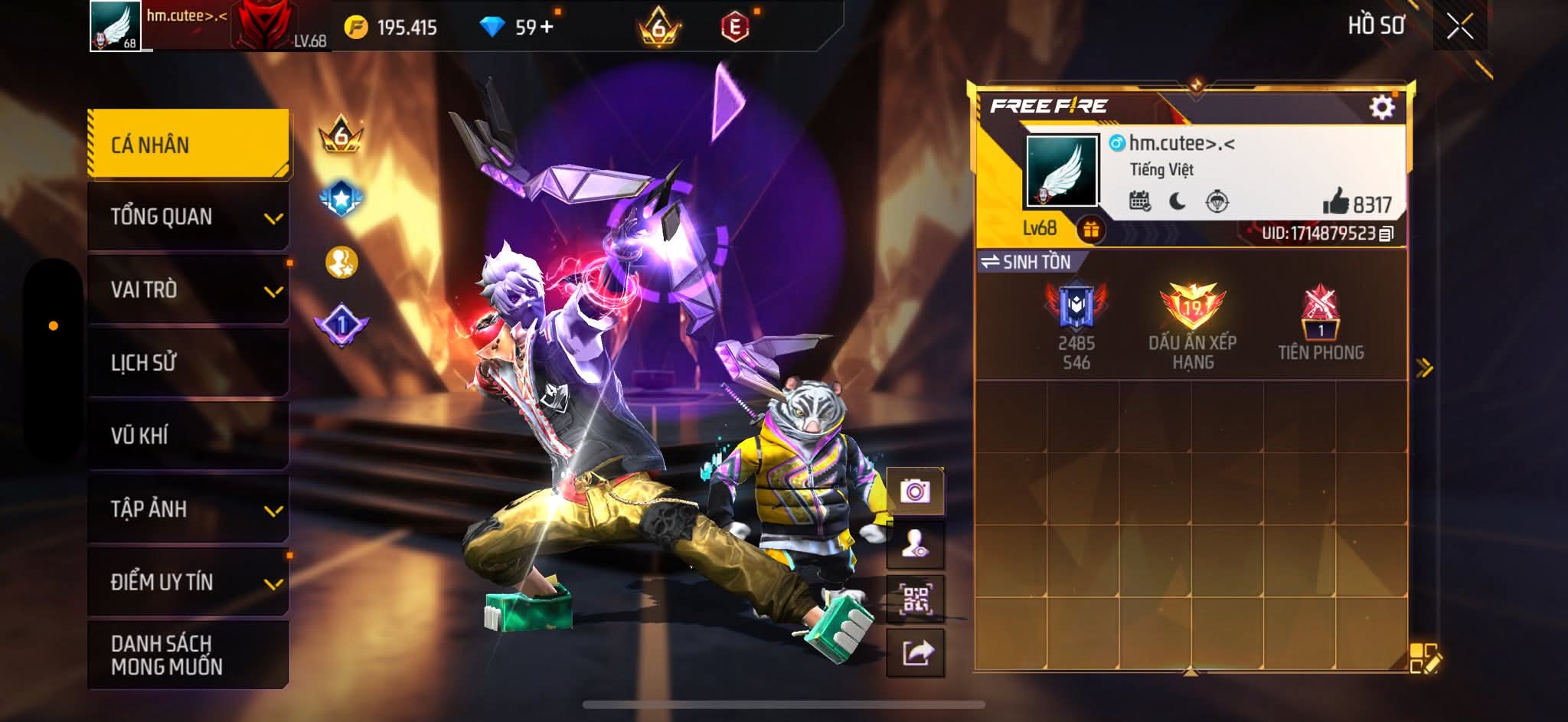Select the CÁ NHÂN tab
The image size is (1568, 722).
point(188,145)
